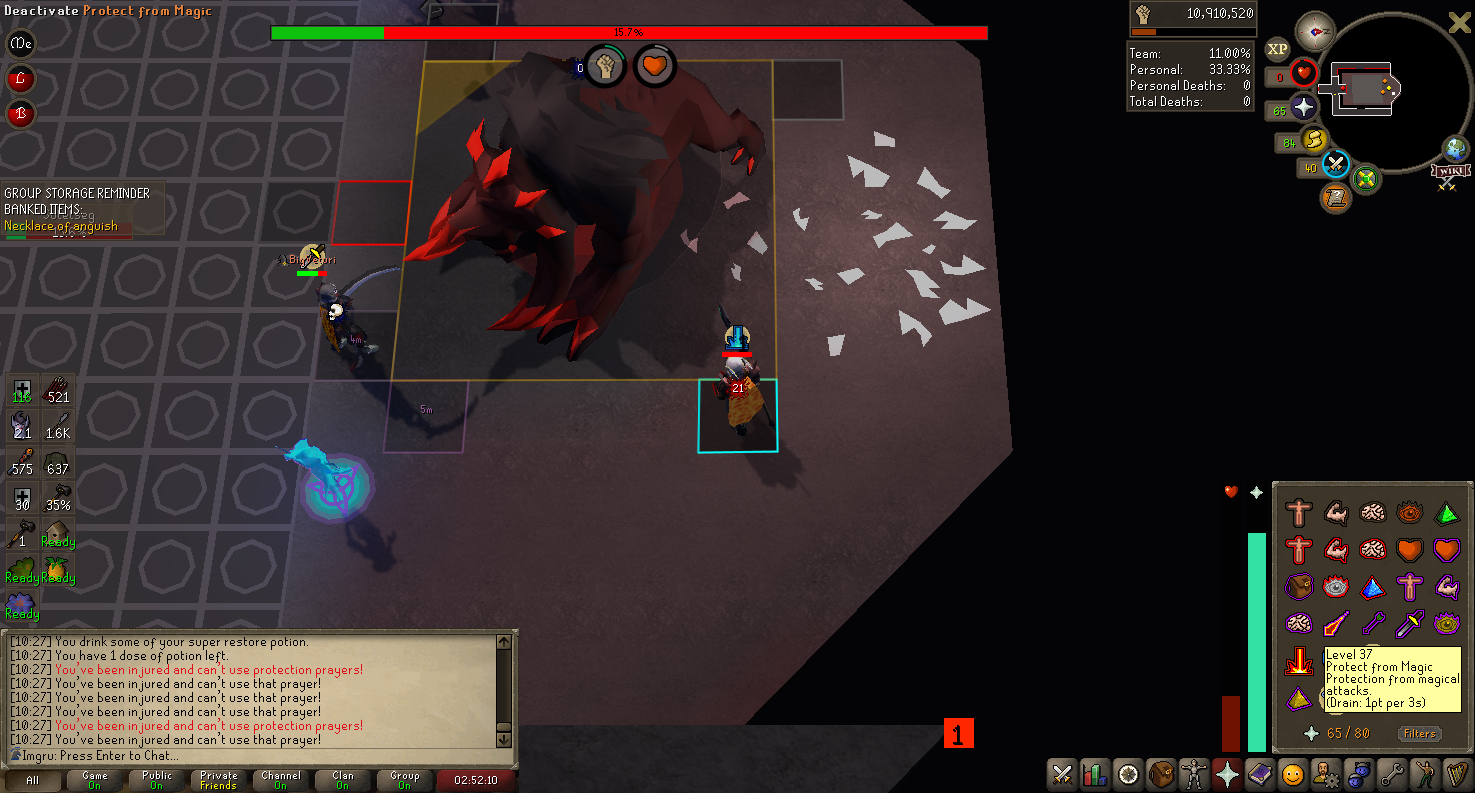Open the music player harp tab

(x=1455, y=774)
